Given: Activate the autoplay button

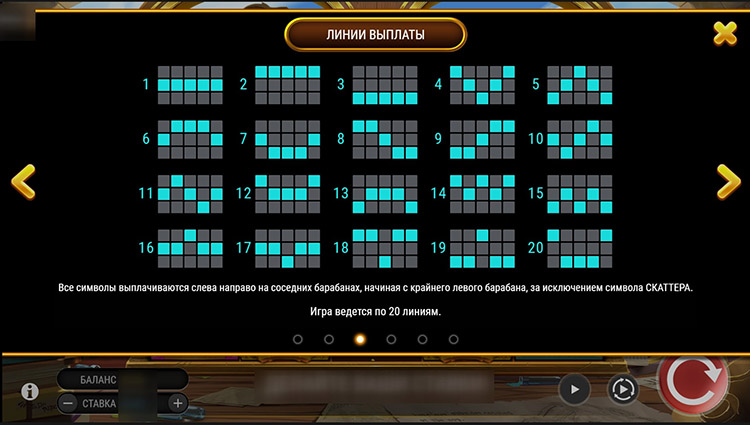Looking at the screenshot, I should click(623, 389).
